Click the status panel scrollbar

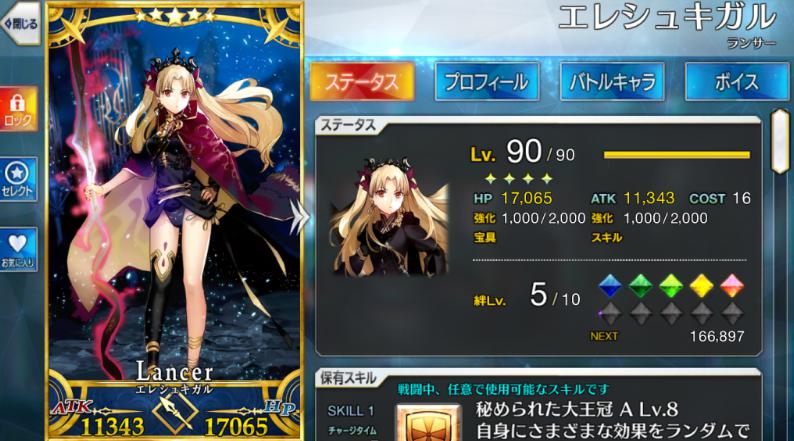pyautogui.click(x=779, y=140)
